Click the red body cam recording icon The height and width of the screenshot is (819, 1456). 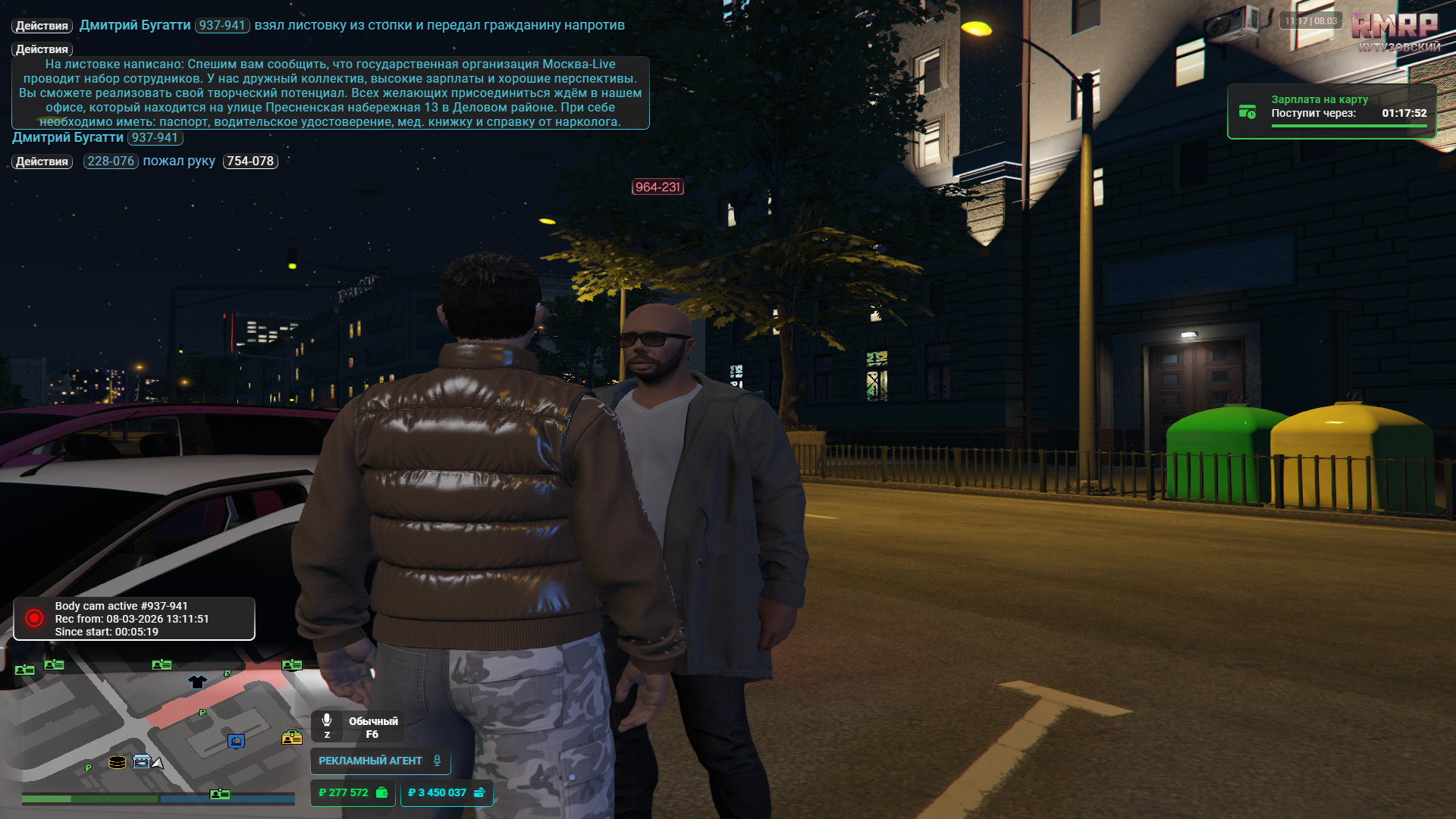pyautogui.click(x=34, y=618)
